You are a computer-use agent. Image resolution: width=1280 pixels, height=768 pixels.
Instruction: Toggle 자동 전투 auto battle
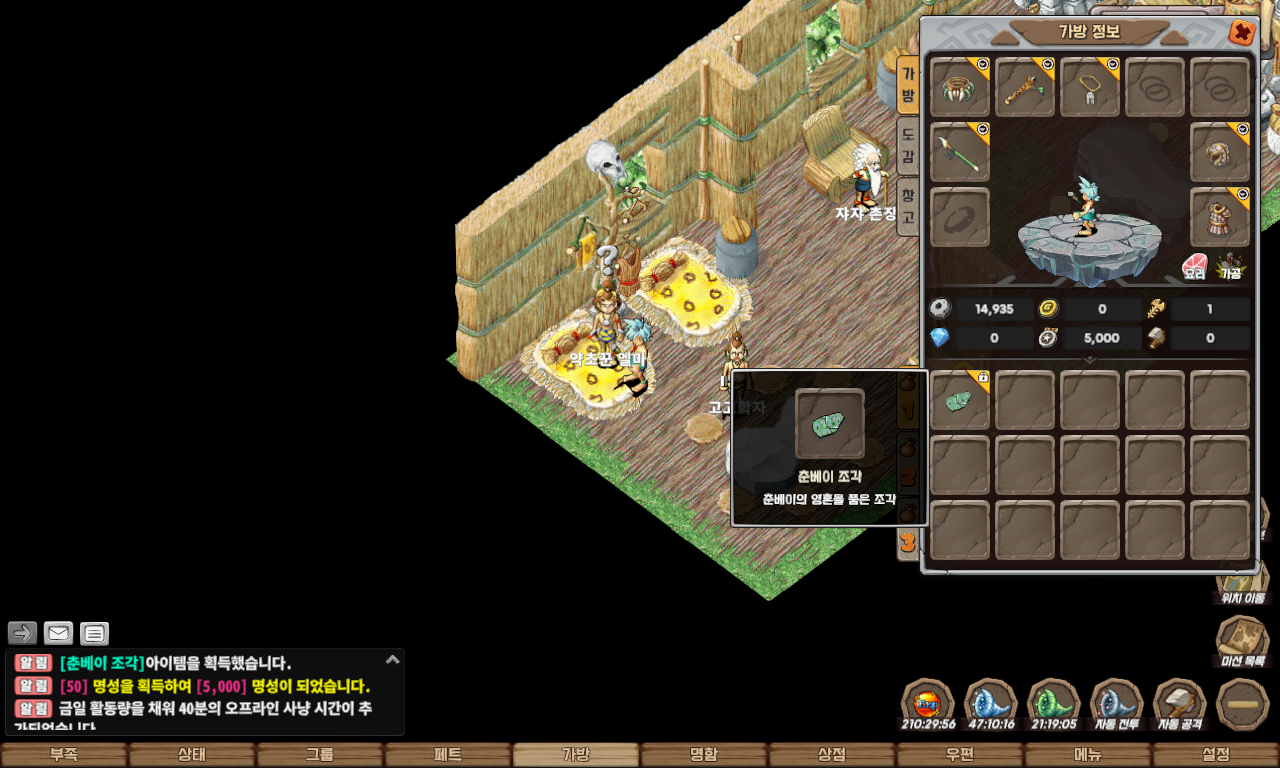click(x=1117, y=704)
